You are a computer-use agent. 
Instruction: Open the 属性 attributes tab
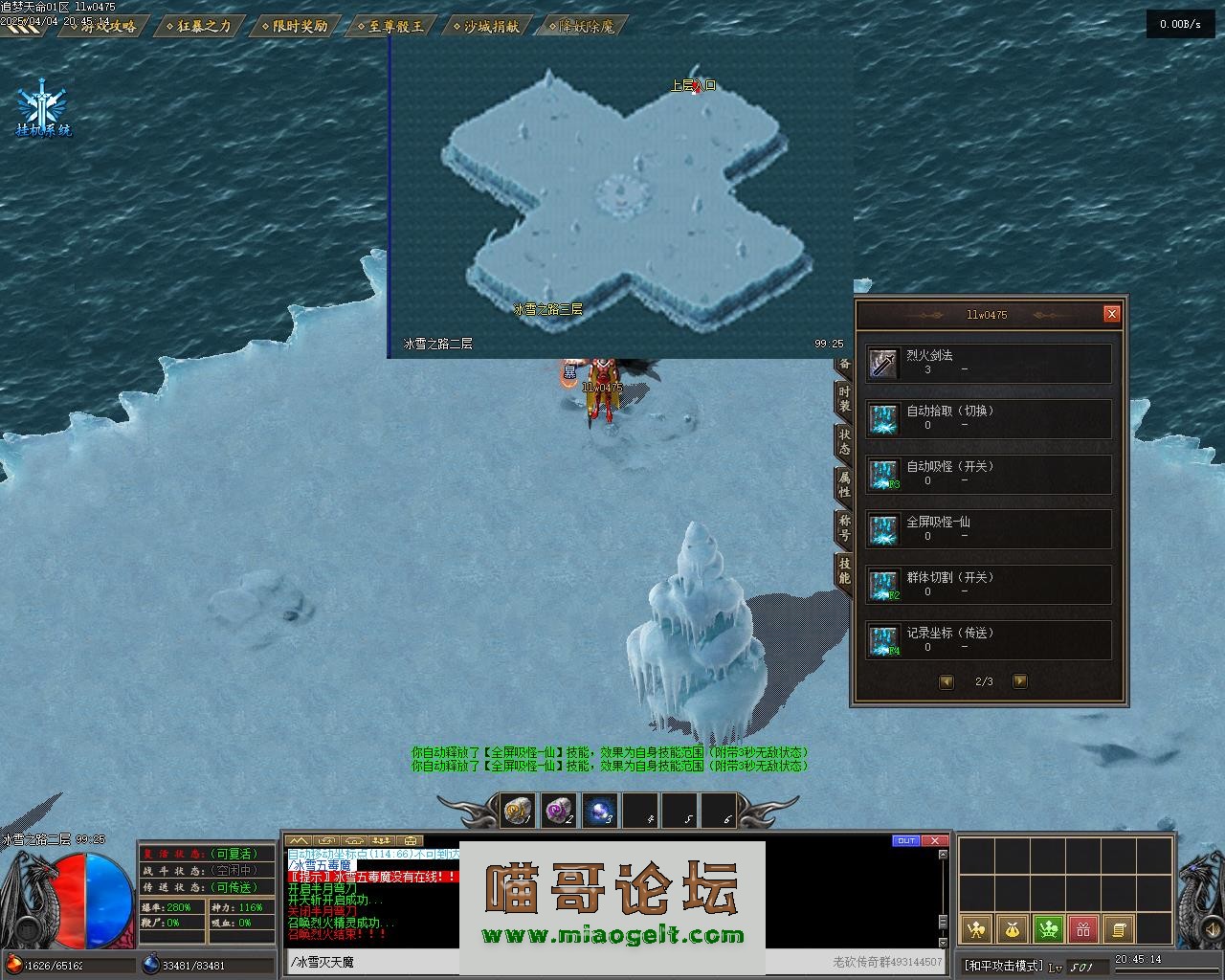point(844,484)
